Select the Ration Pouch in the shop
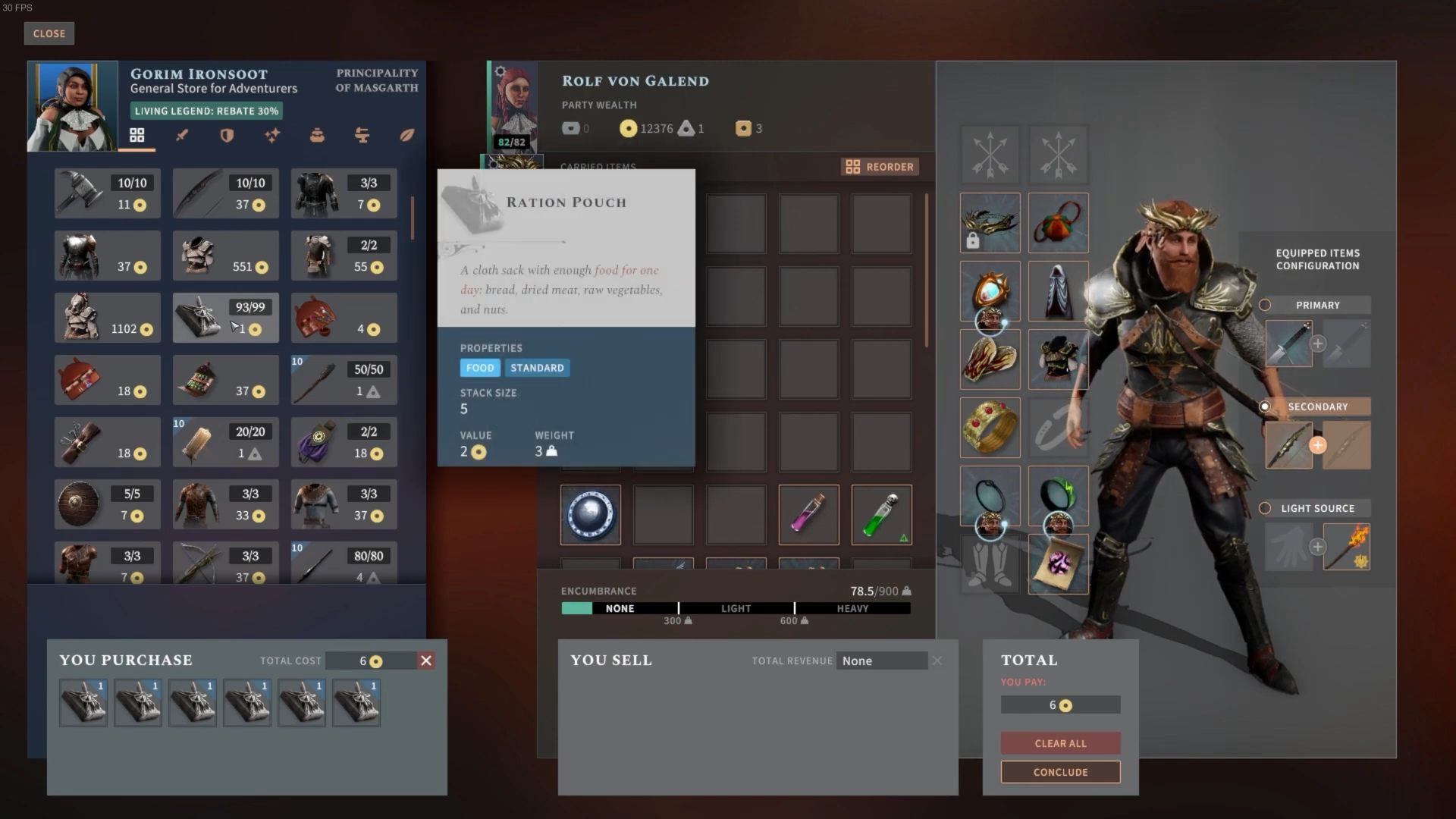 pyautogui.click(x=225, y=318)
